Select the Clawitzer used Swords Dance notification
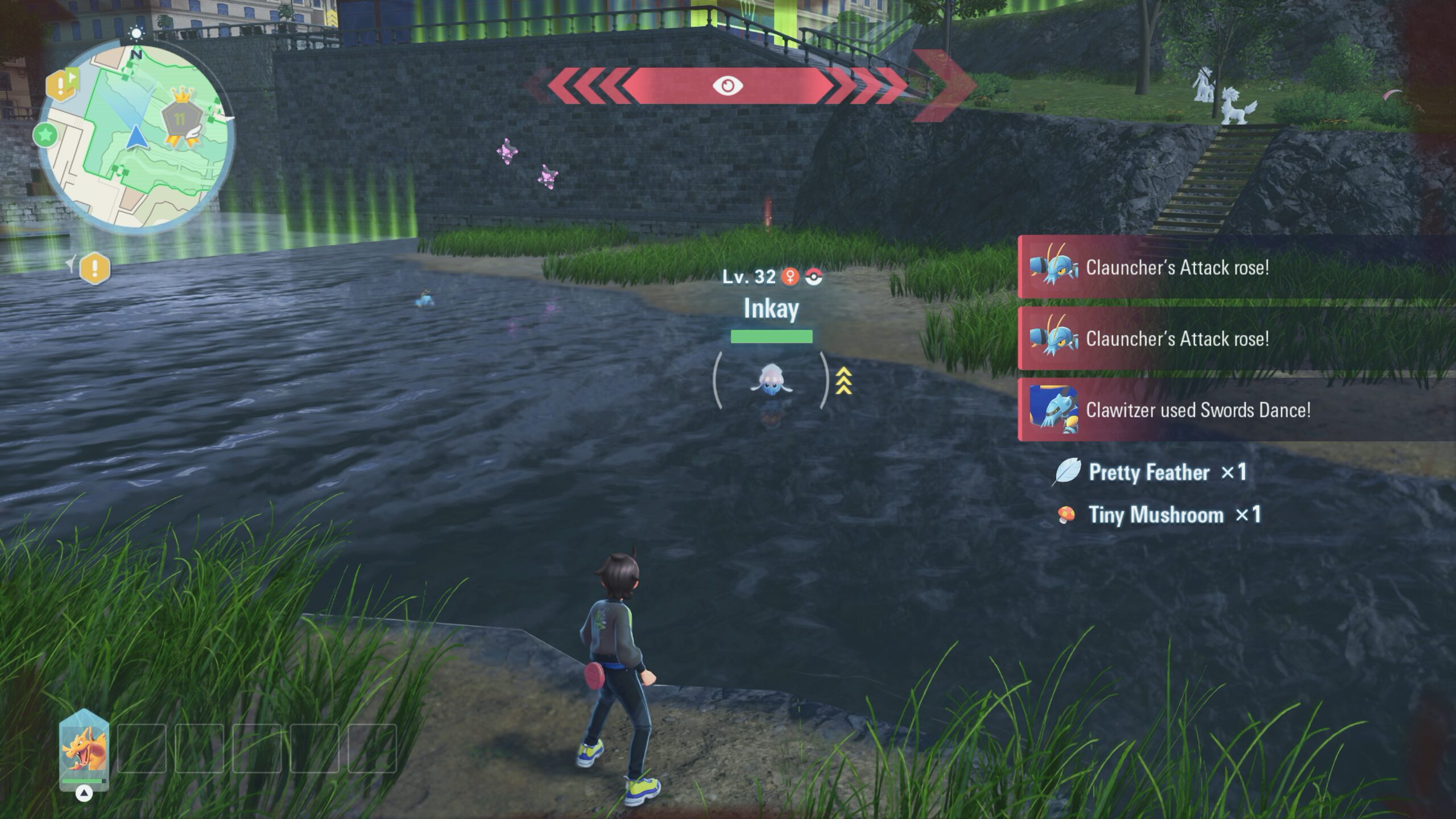This screenshot has width=1456, height=819. 1197,410
